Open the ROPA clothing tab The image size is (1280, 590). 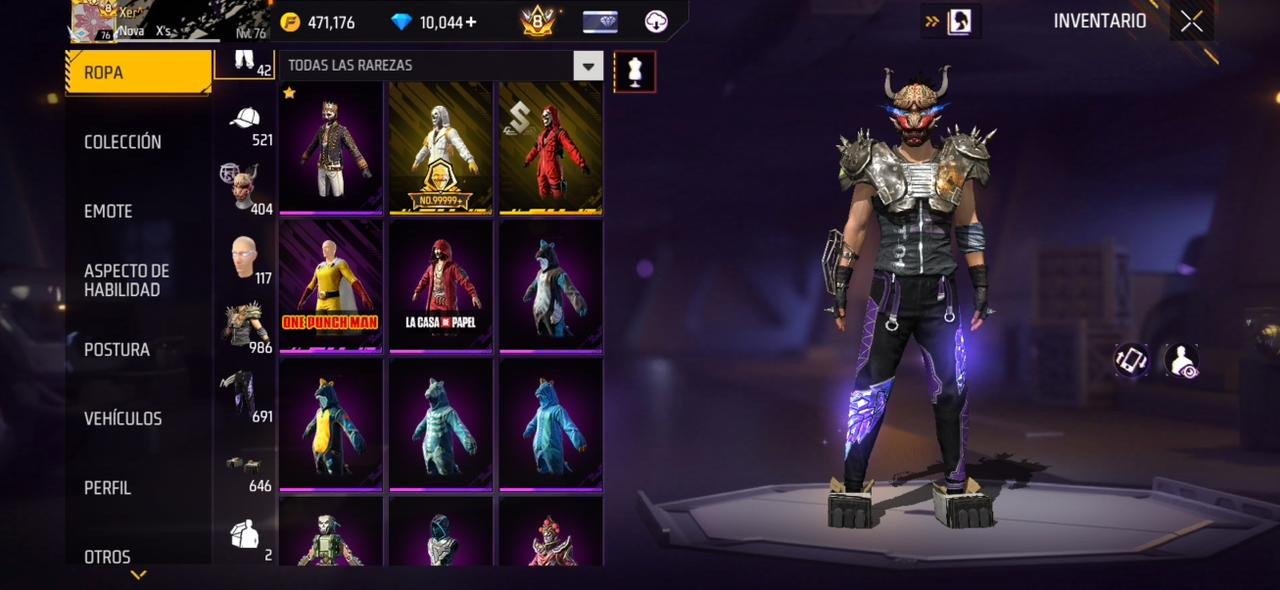(138, 72)
